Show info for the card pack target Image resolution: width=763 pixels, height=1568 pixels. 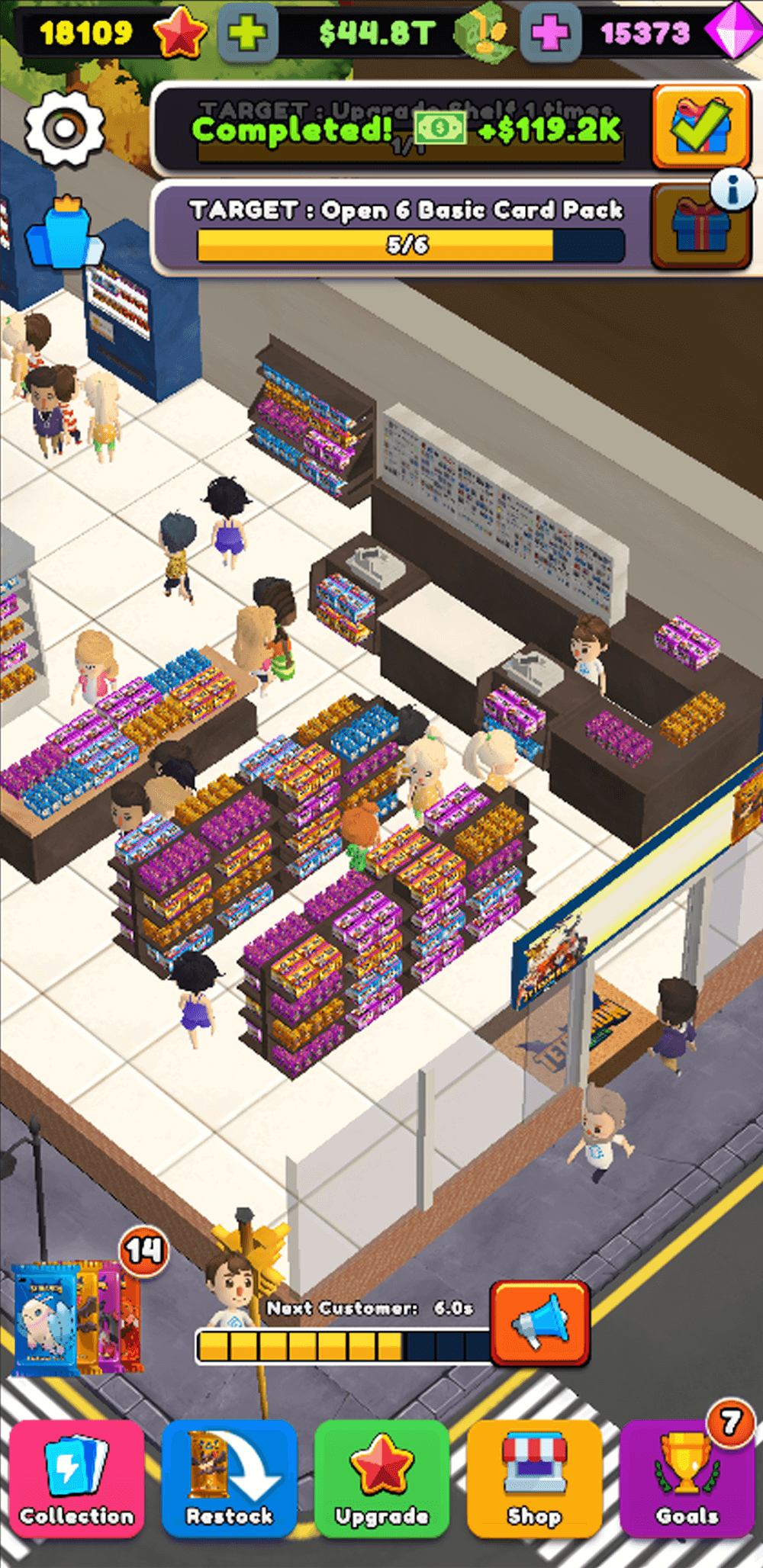pos(734,188)
